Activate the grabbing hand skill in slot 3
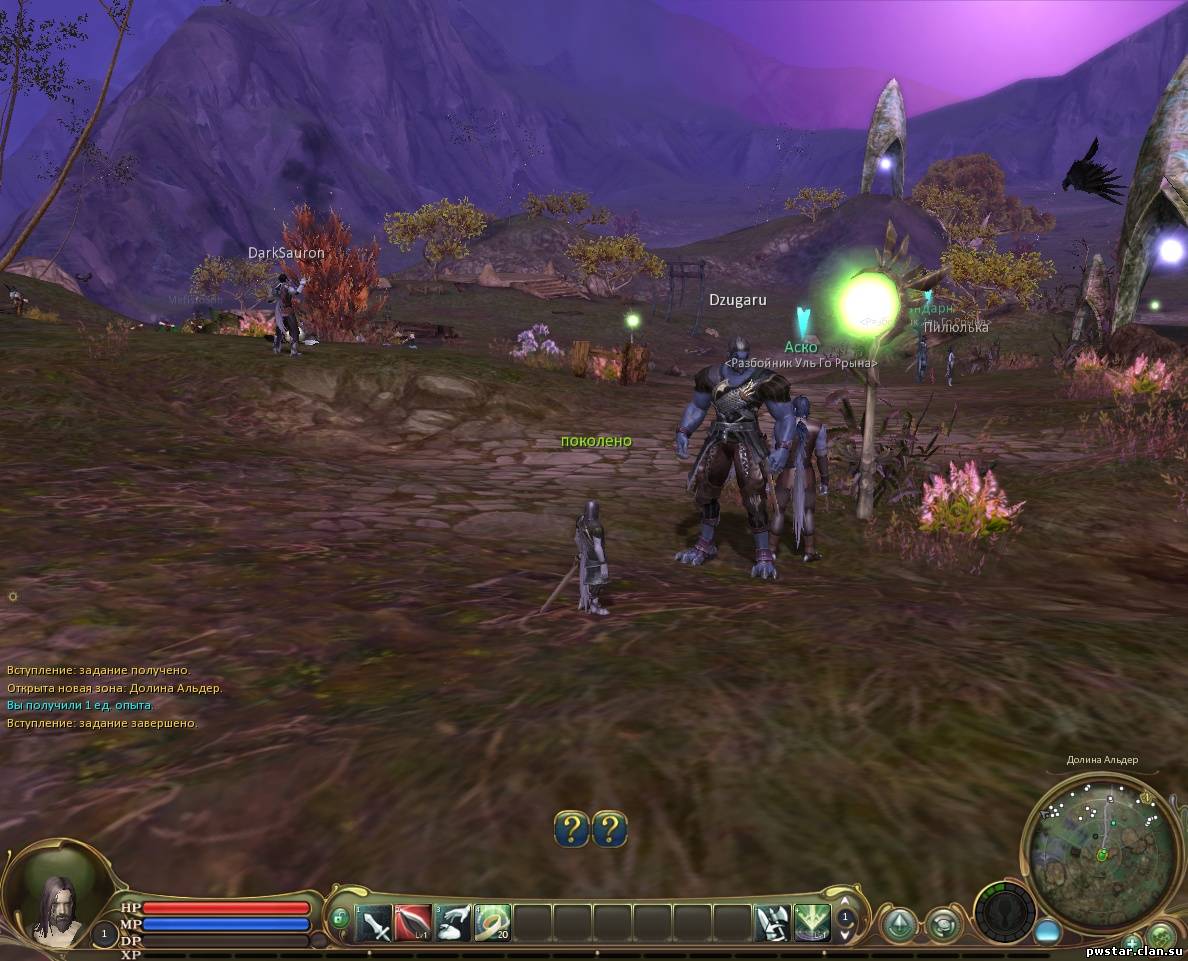The width and height of the screenshot is (1188, 961). click(453, 922)
